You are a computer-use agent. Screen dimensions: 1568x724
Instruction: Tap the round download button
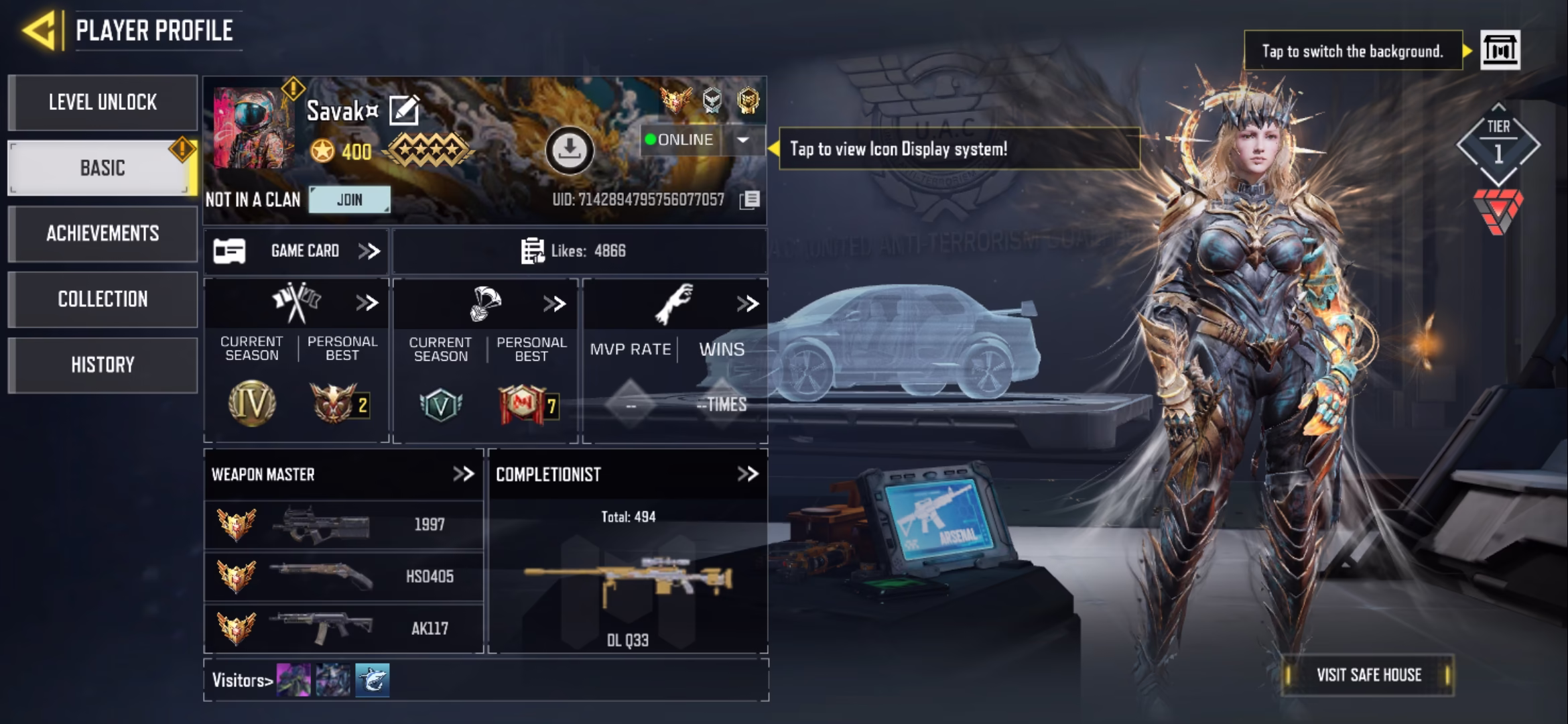point(569,149)
